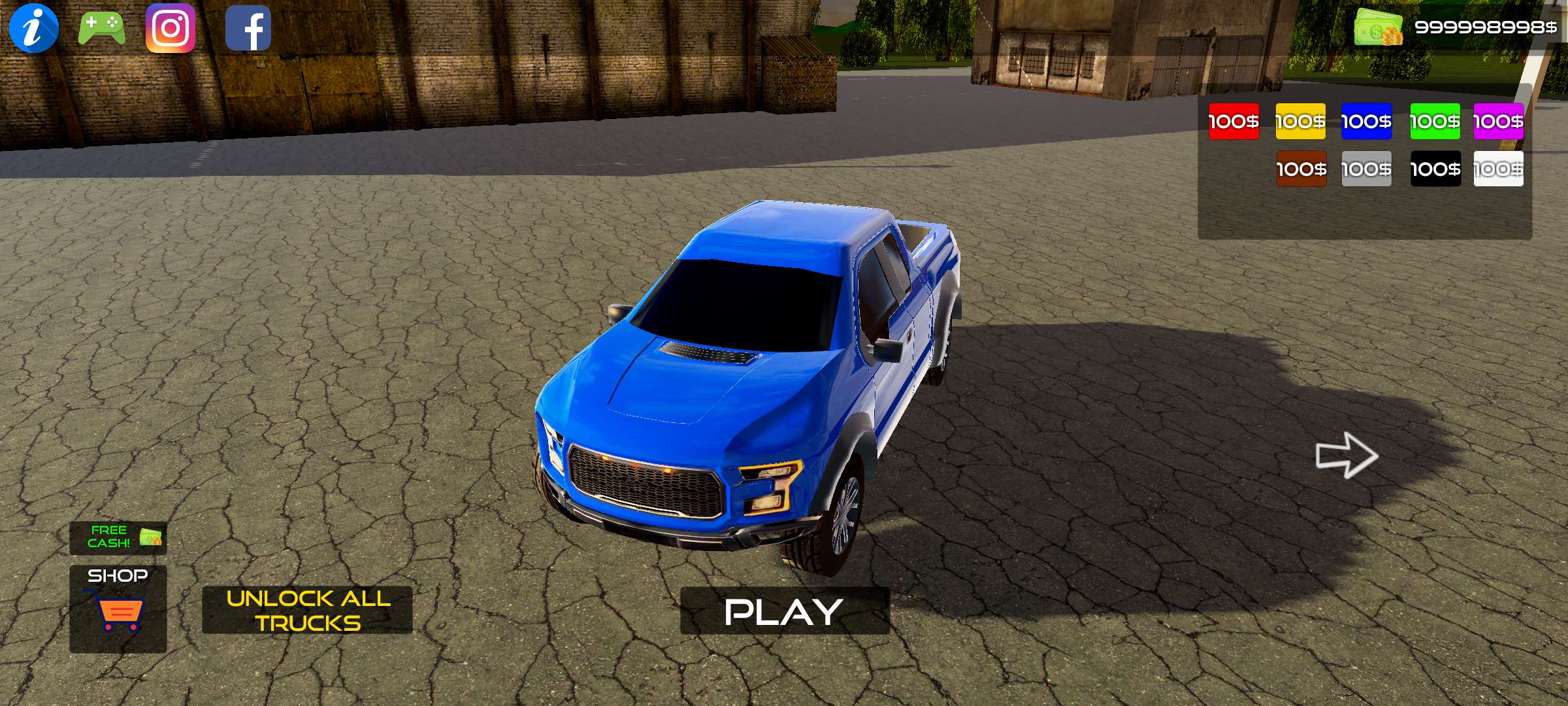The height and width of the screenshot is (706, 1568).
Task: Claim the Free Cash reward
Action: [x=118, y=537]
